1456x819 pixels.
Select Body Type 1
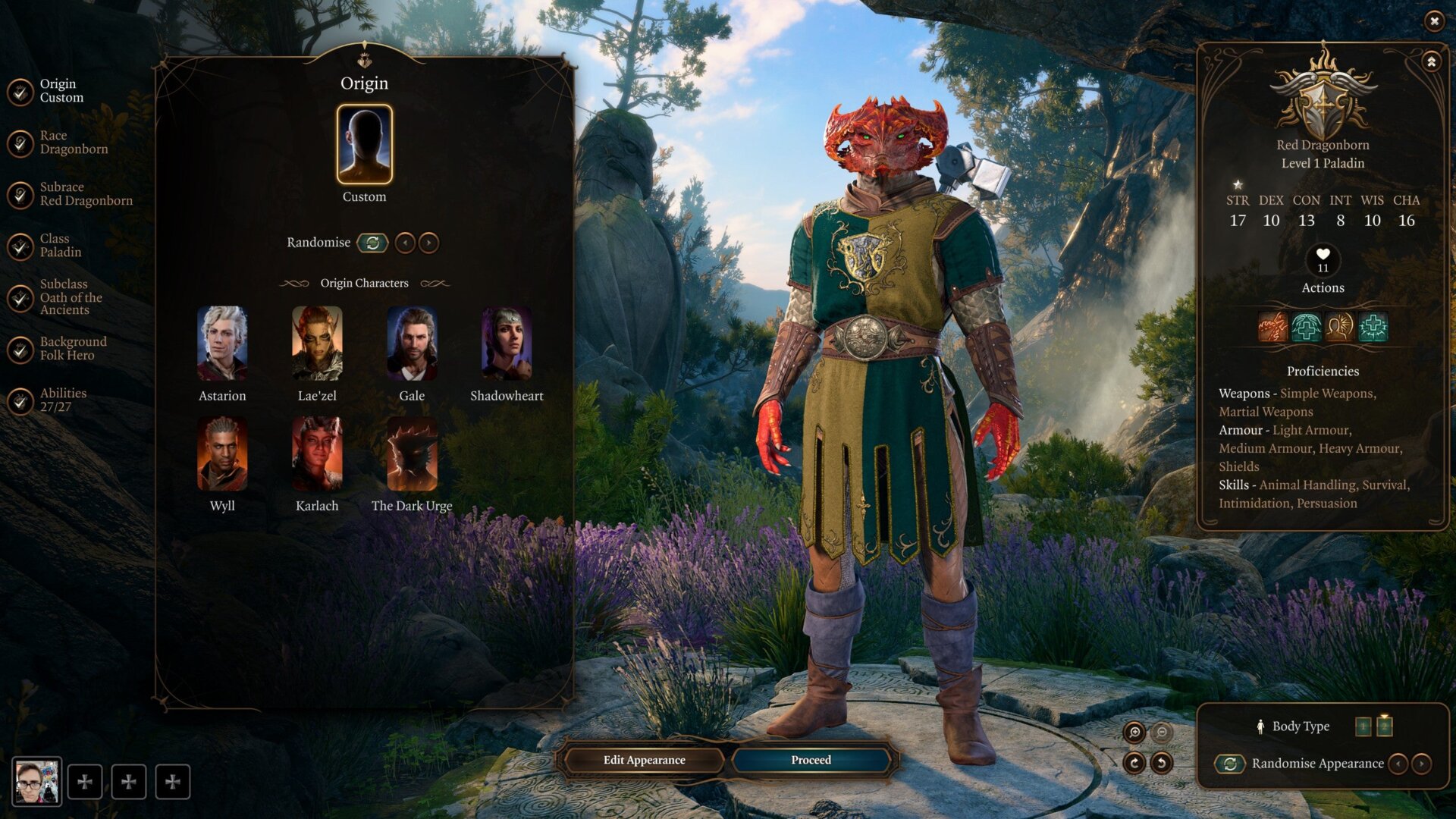1363,726
